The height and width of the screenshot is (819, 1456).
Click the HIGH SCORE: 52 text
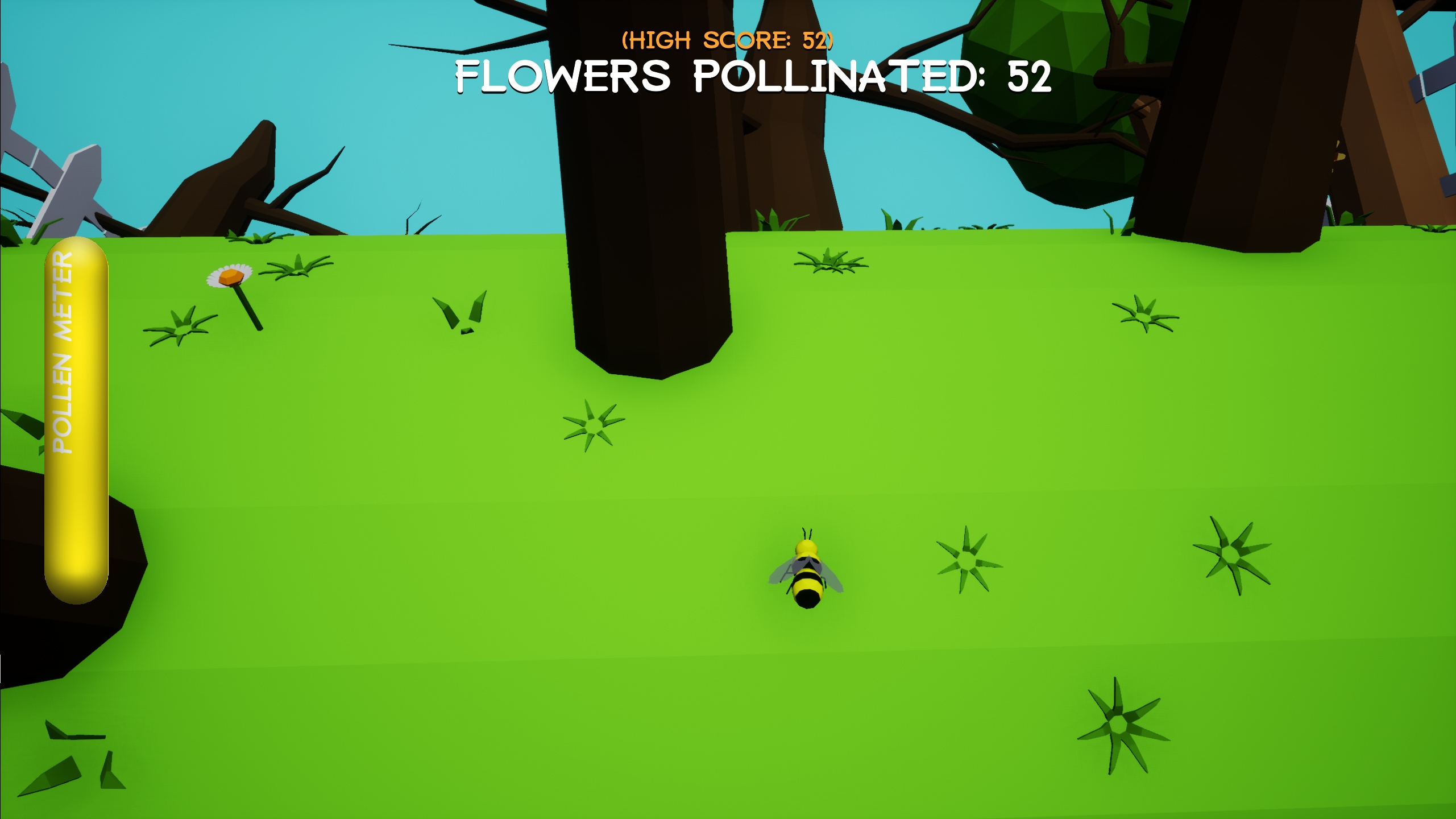click(727, 39)
